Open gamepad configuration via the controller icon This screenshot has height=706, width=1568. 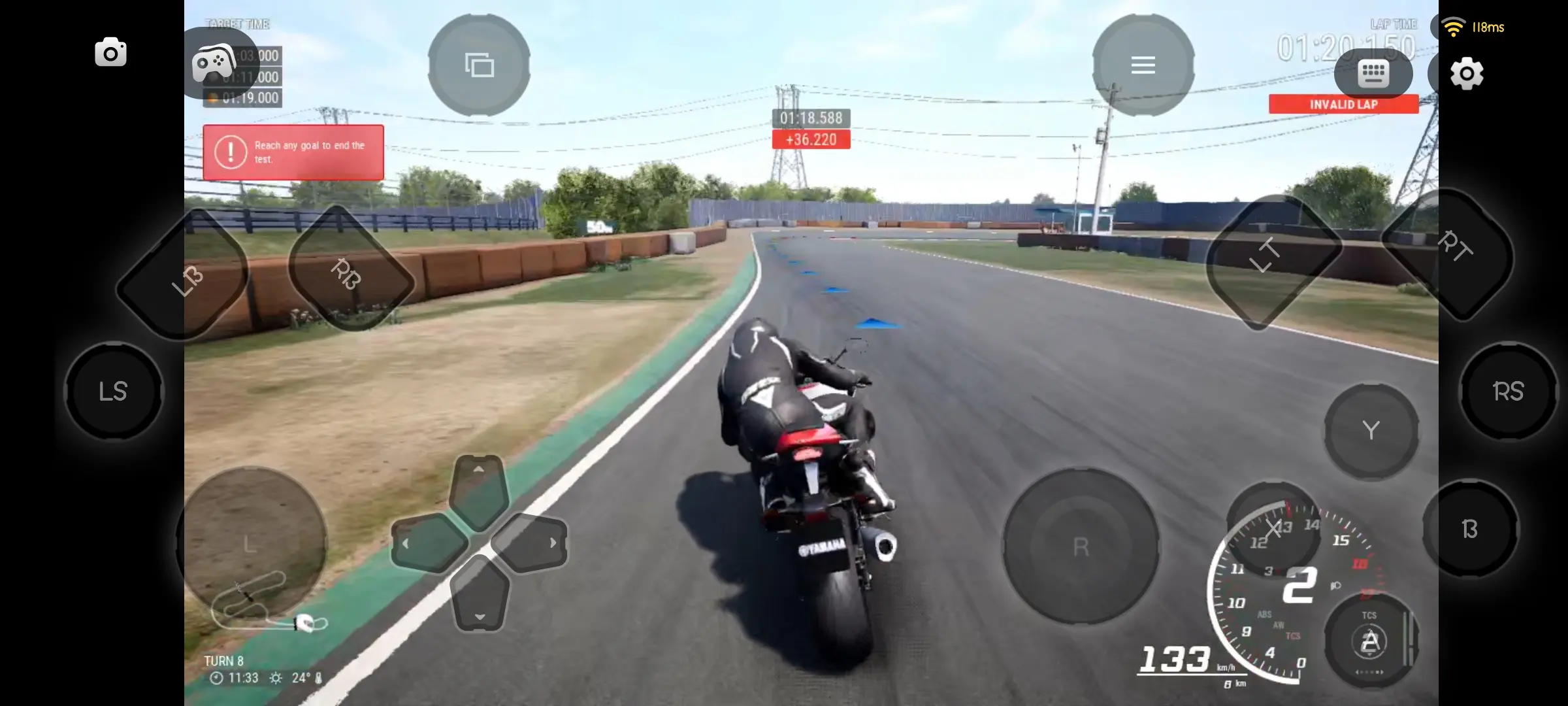[x=216, y=63]
